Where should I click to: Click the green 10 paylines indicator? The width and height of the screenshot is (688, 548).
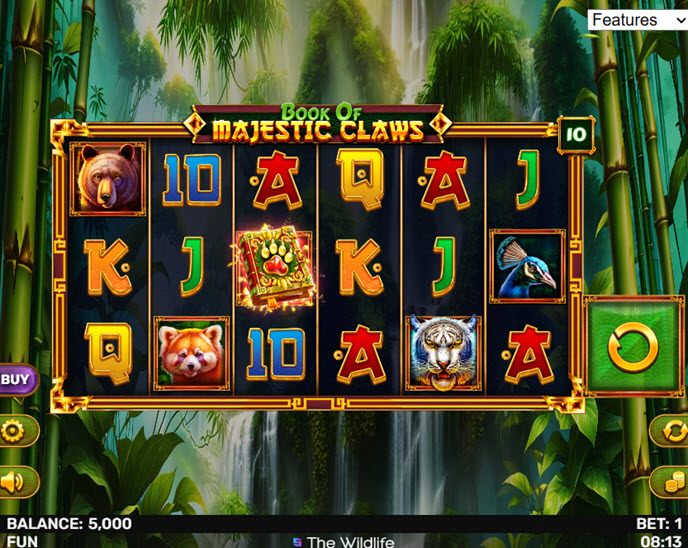pyautogui.click(x=575, y=133)
